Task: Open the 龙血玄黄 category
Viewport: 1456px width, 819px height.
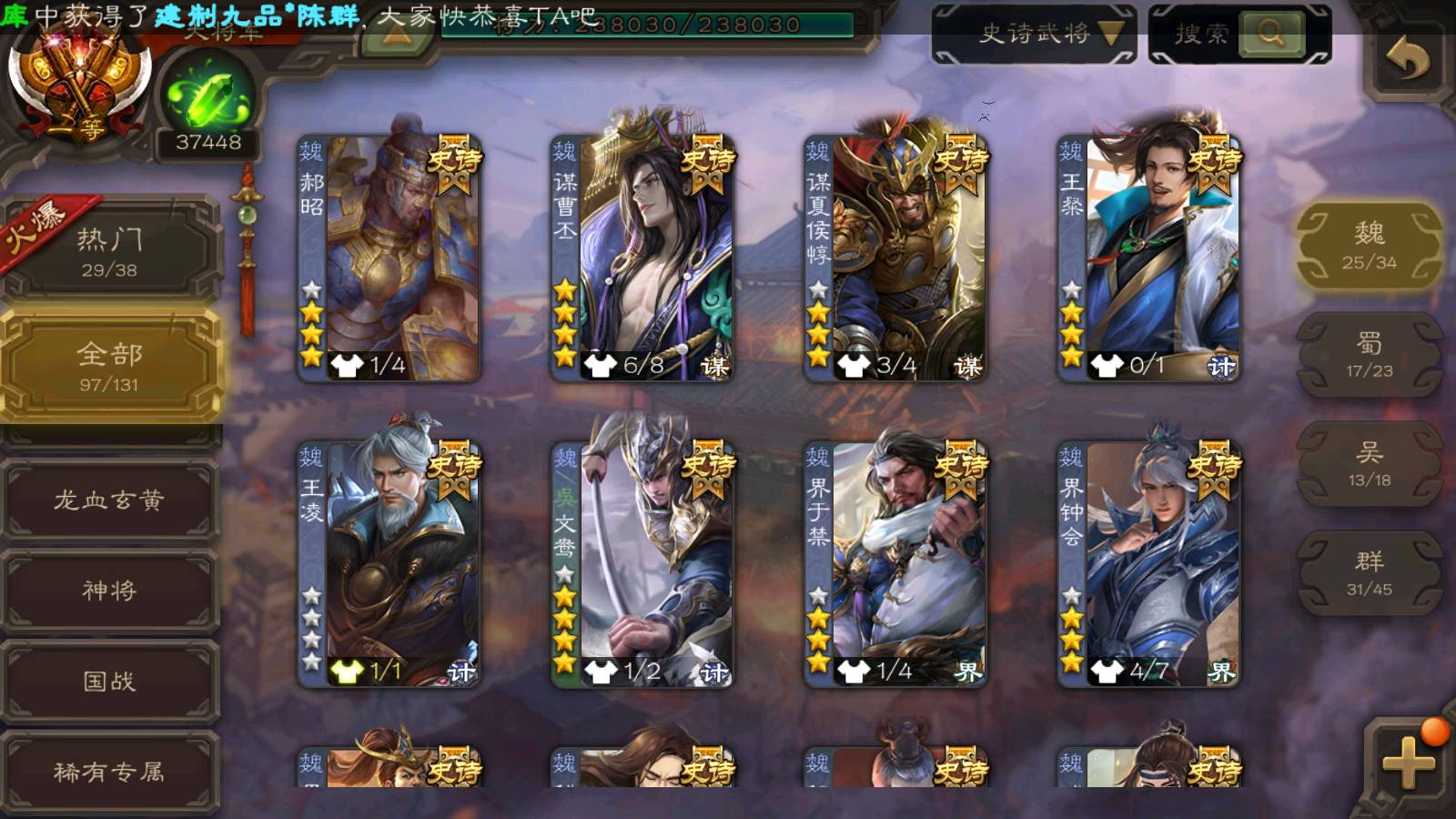Action: click(109, 500)
